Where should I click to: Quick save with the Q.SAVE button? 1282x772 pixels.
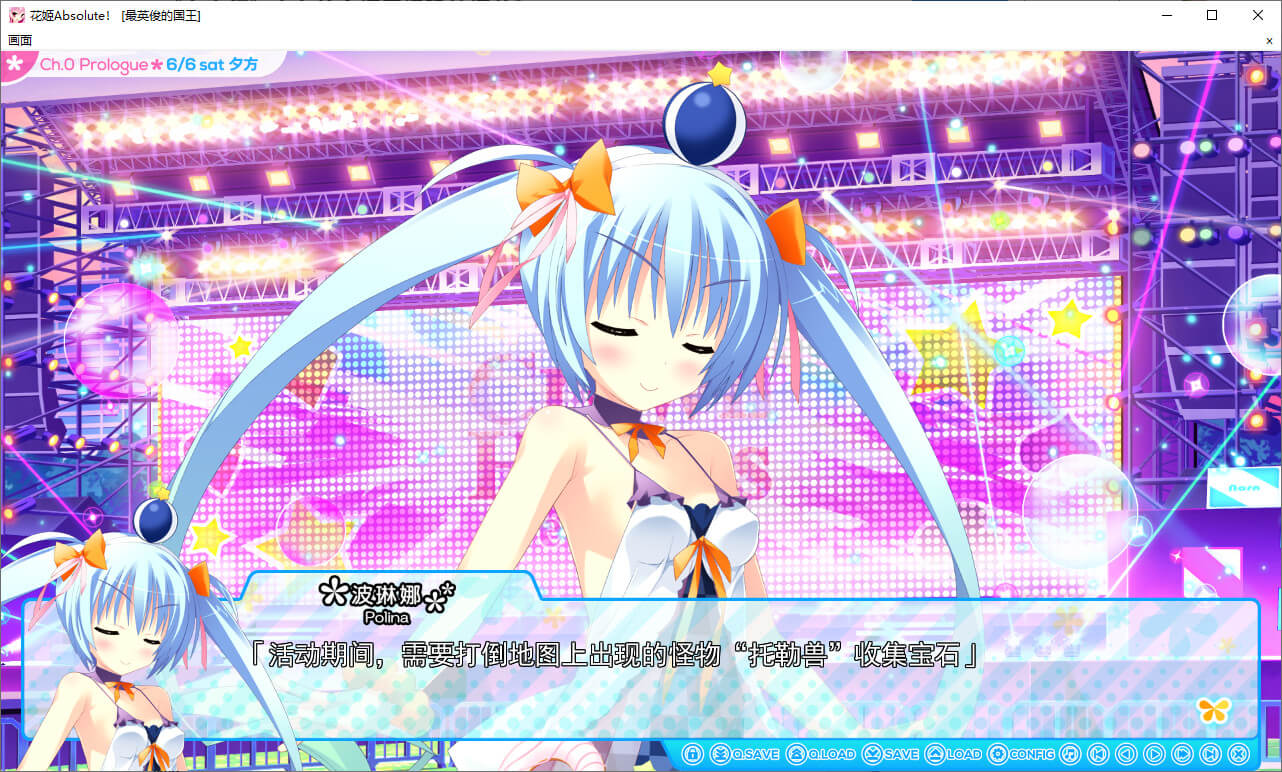[x=744, y=754]
